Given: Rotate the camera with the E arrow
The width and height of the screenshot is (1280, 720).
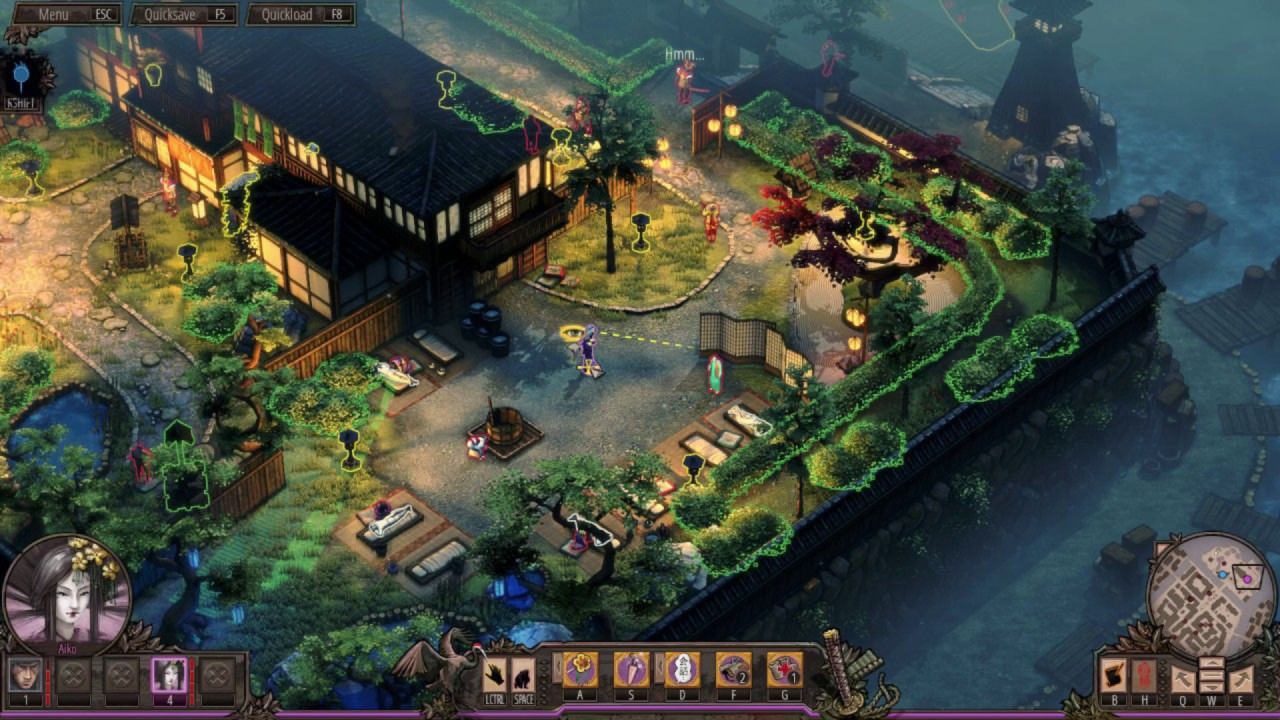Looking at the screenshot, I should click(x=1240, y=680).
